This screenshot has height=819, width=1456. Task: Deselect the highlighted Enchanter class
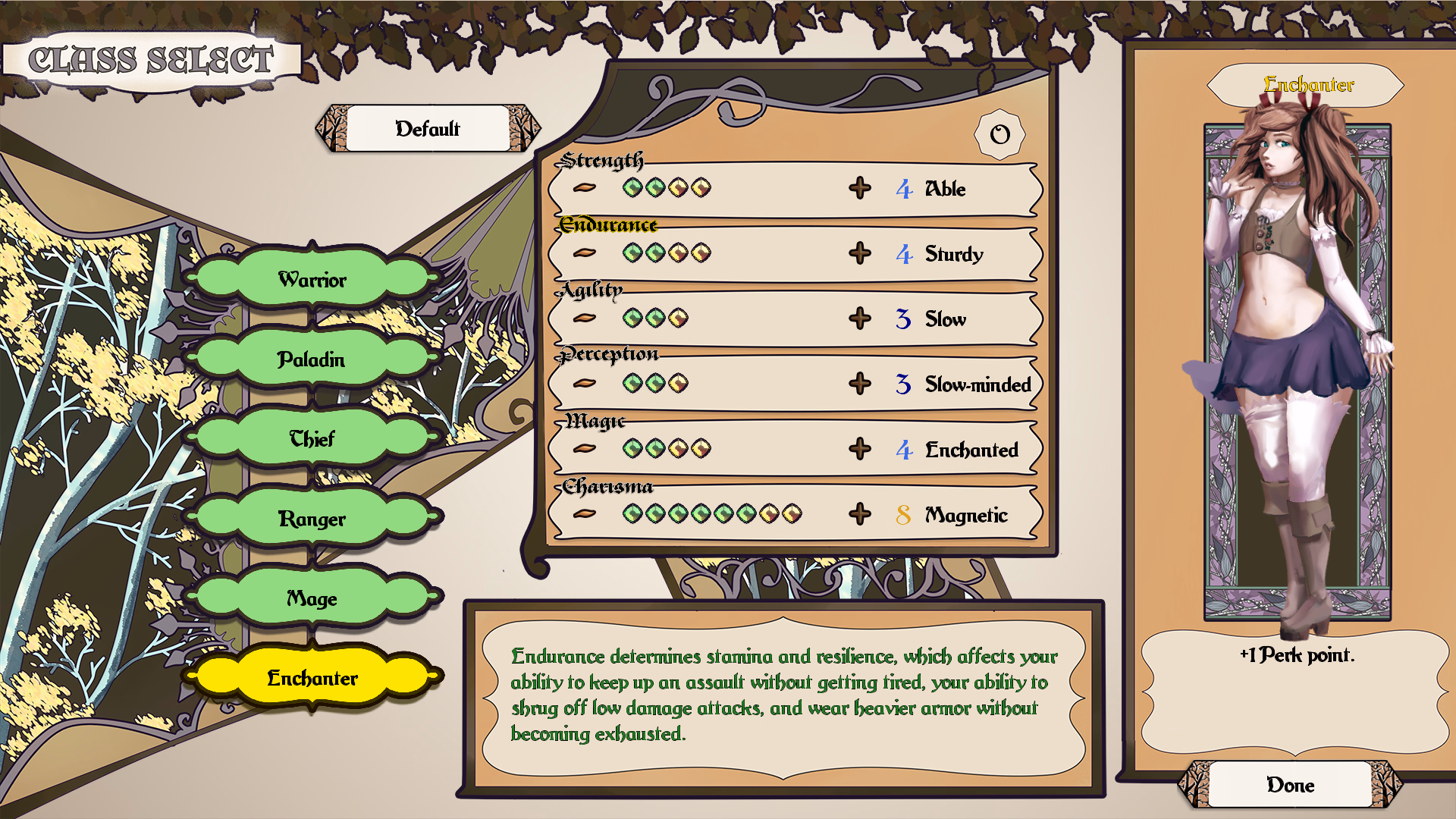click(x=315, y=679)
